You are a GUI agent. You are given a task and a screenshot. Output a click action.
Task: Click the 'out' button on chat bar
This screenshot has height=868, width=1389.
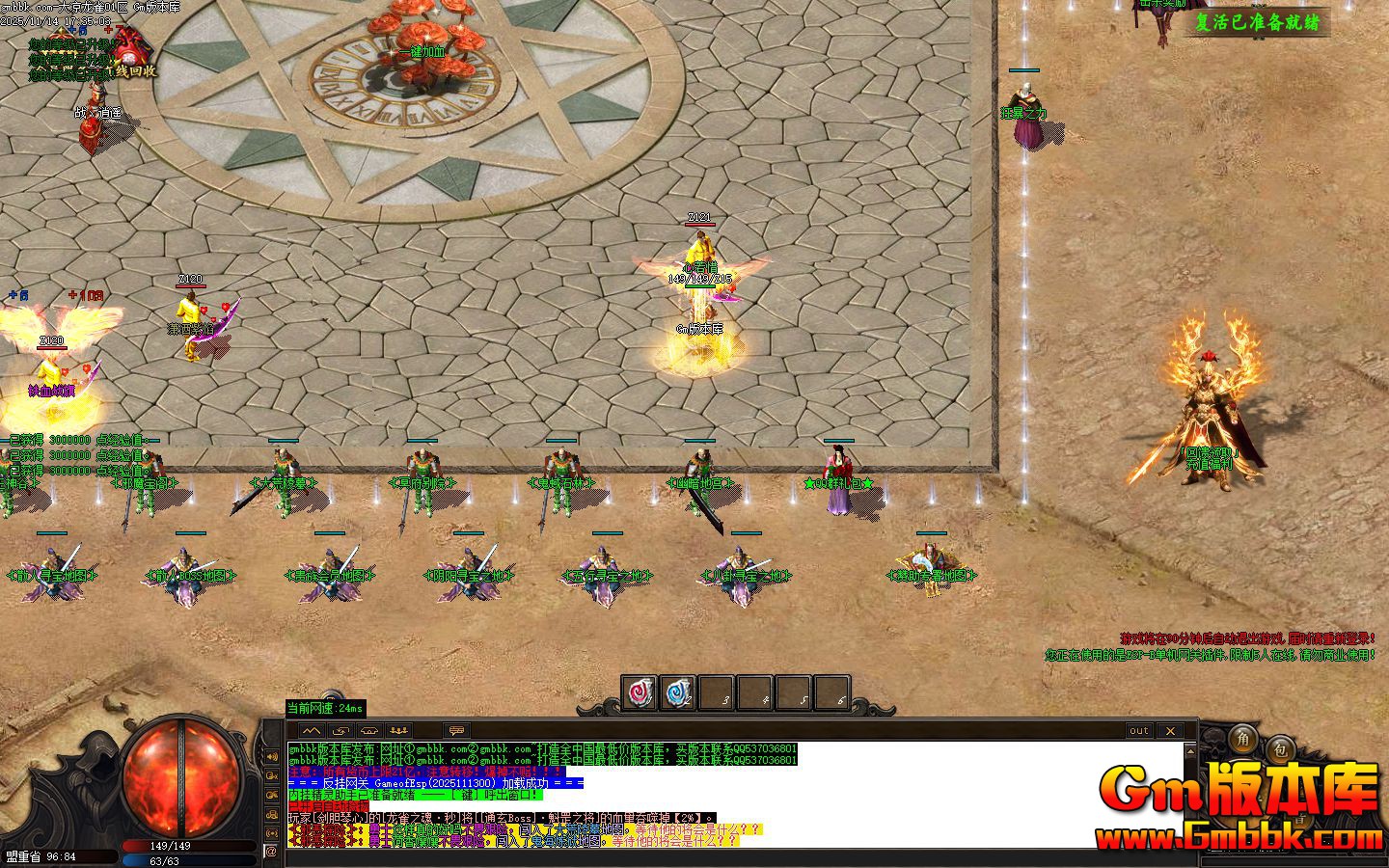pos(1139,731)
